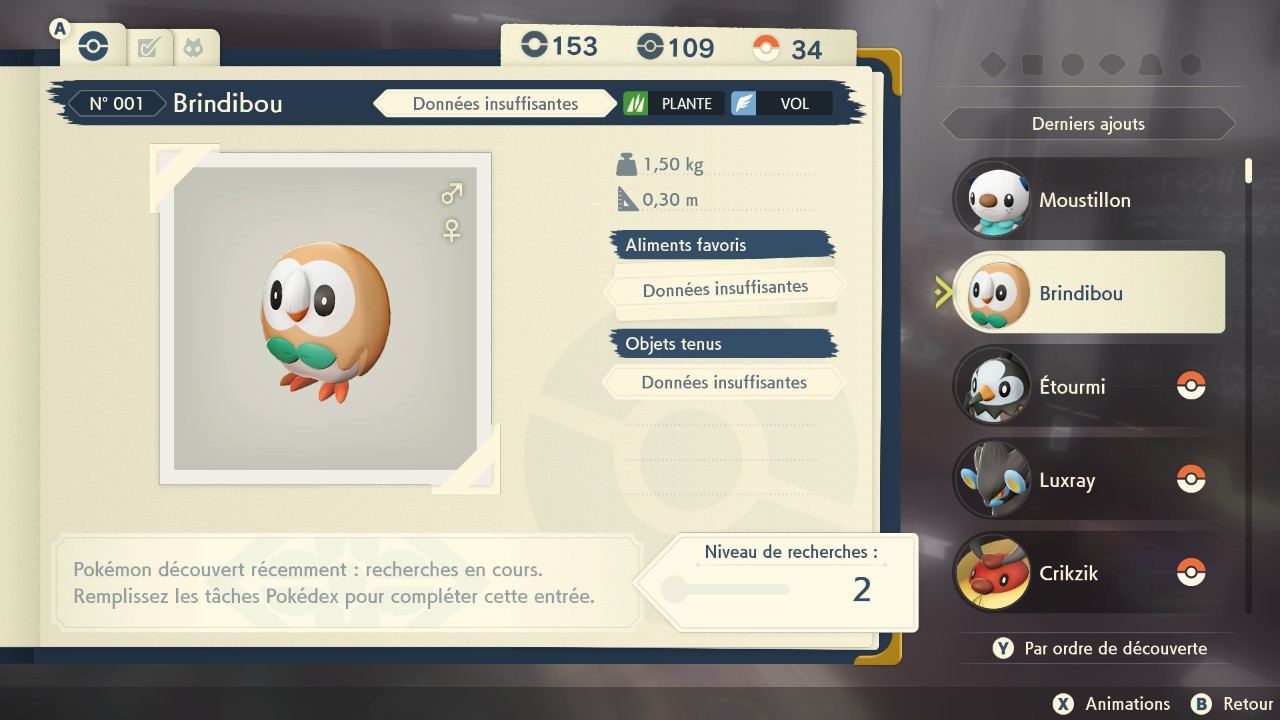Switch to the research tasks checklist tab

[x=149, y=47]
